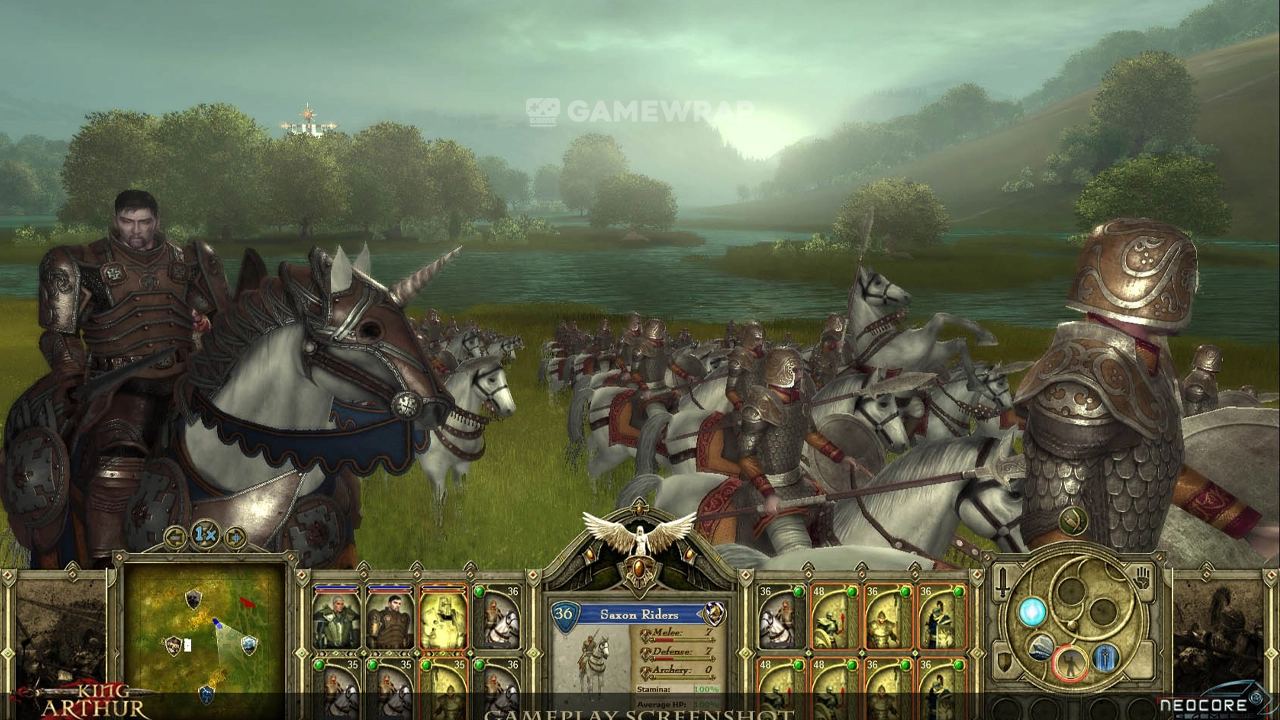Select the grey-haired hero portrait in green armor
Image resolution: width=1280 pixels, height=720 pixels.
click(336, 619)
